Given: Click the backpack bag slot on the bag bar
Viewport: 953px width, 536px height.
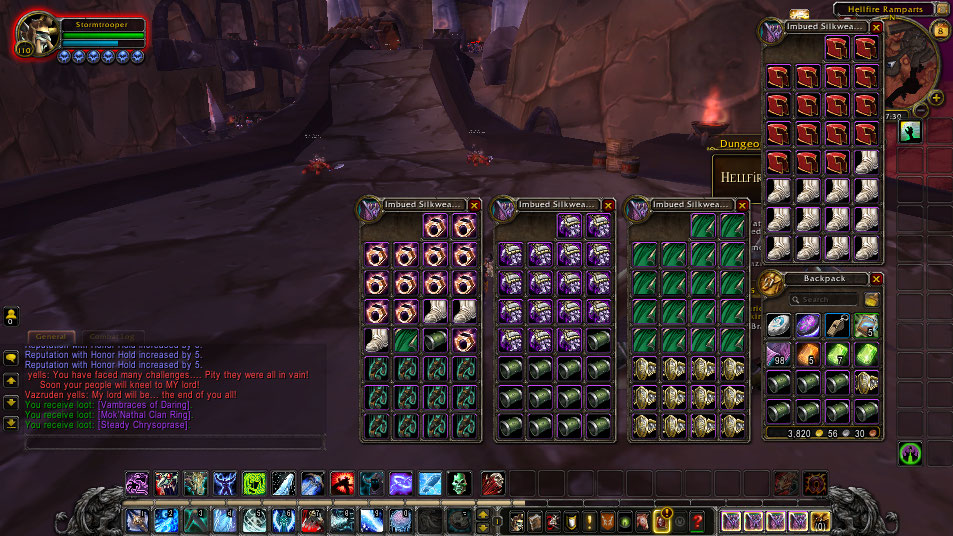Looking at the screenshot, I should click(x=821, y=520).
